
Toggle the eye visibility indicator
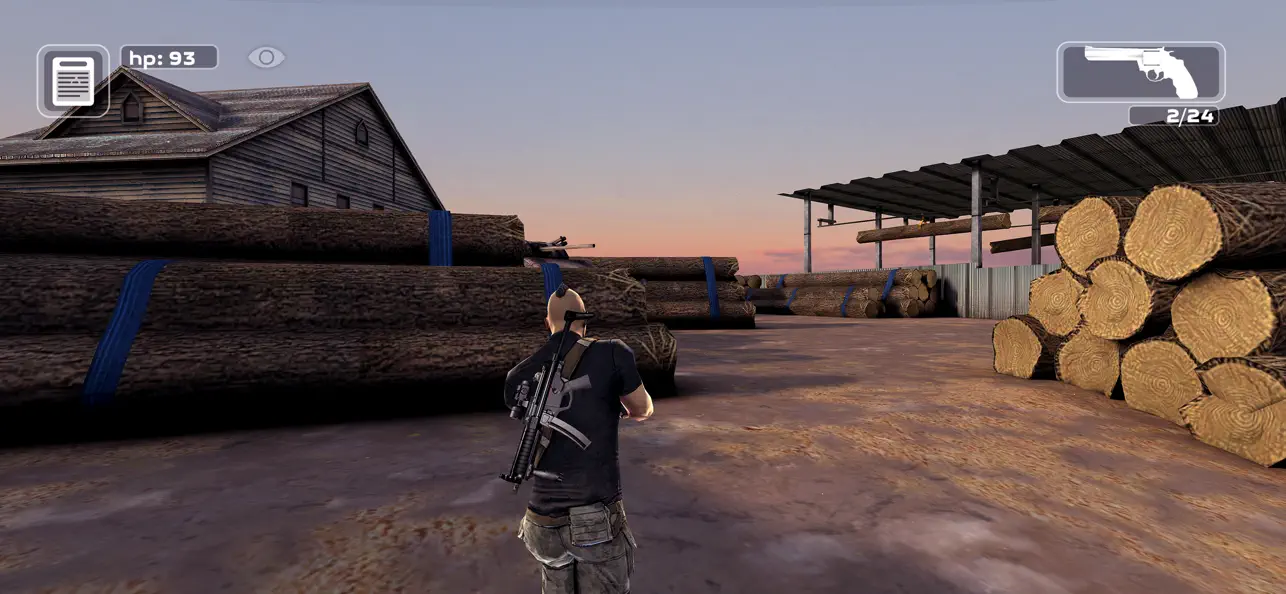tap(266, 58)
